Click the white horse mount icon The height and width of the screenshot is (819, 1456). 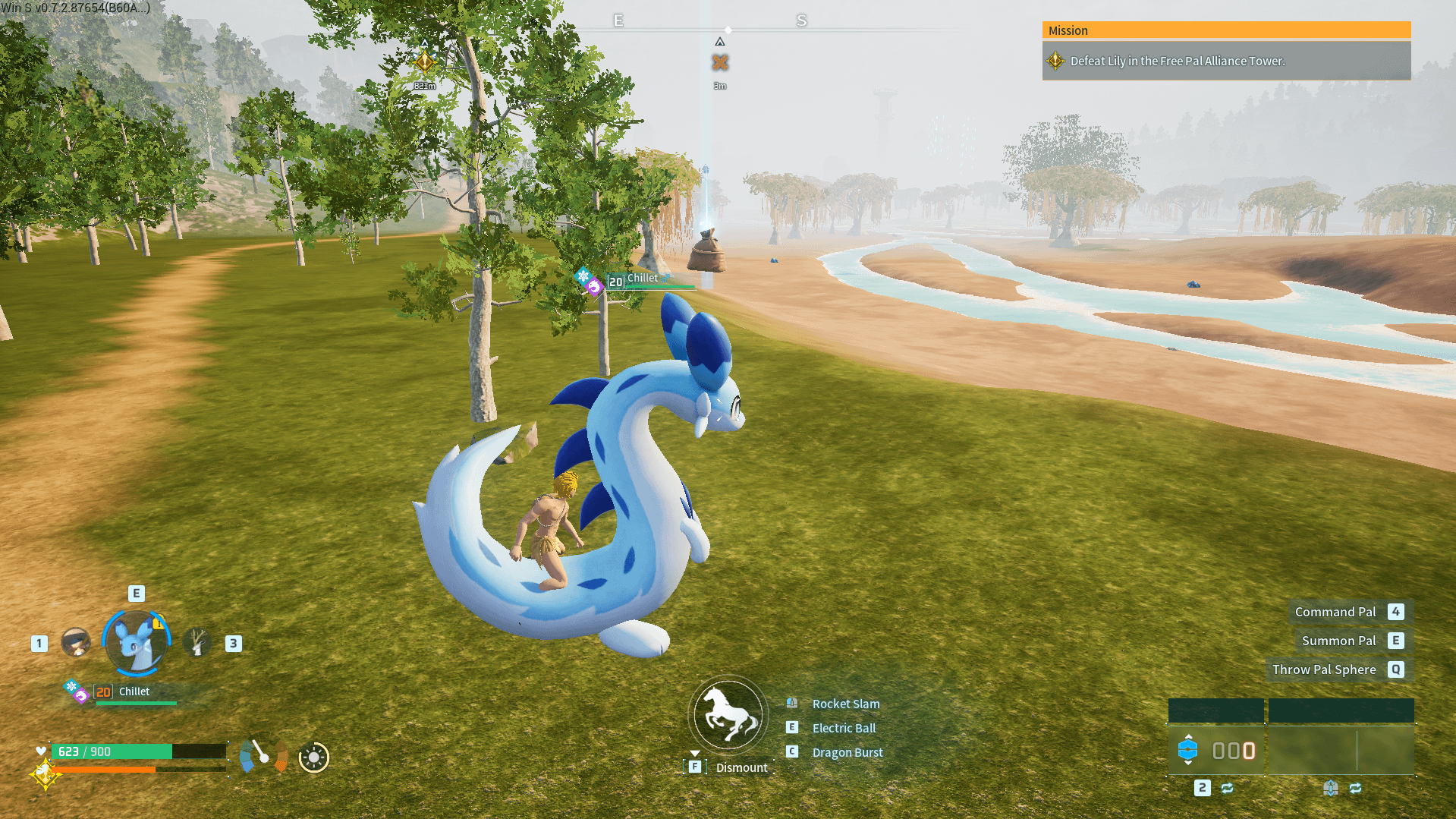point(728,715)
